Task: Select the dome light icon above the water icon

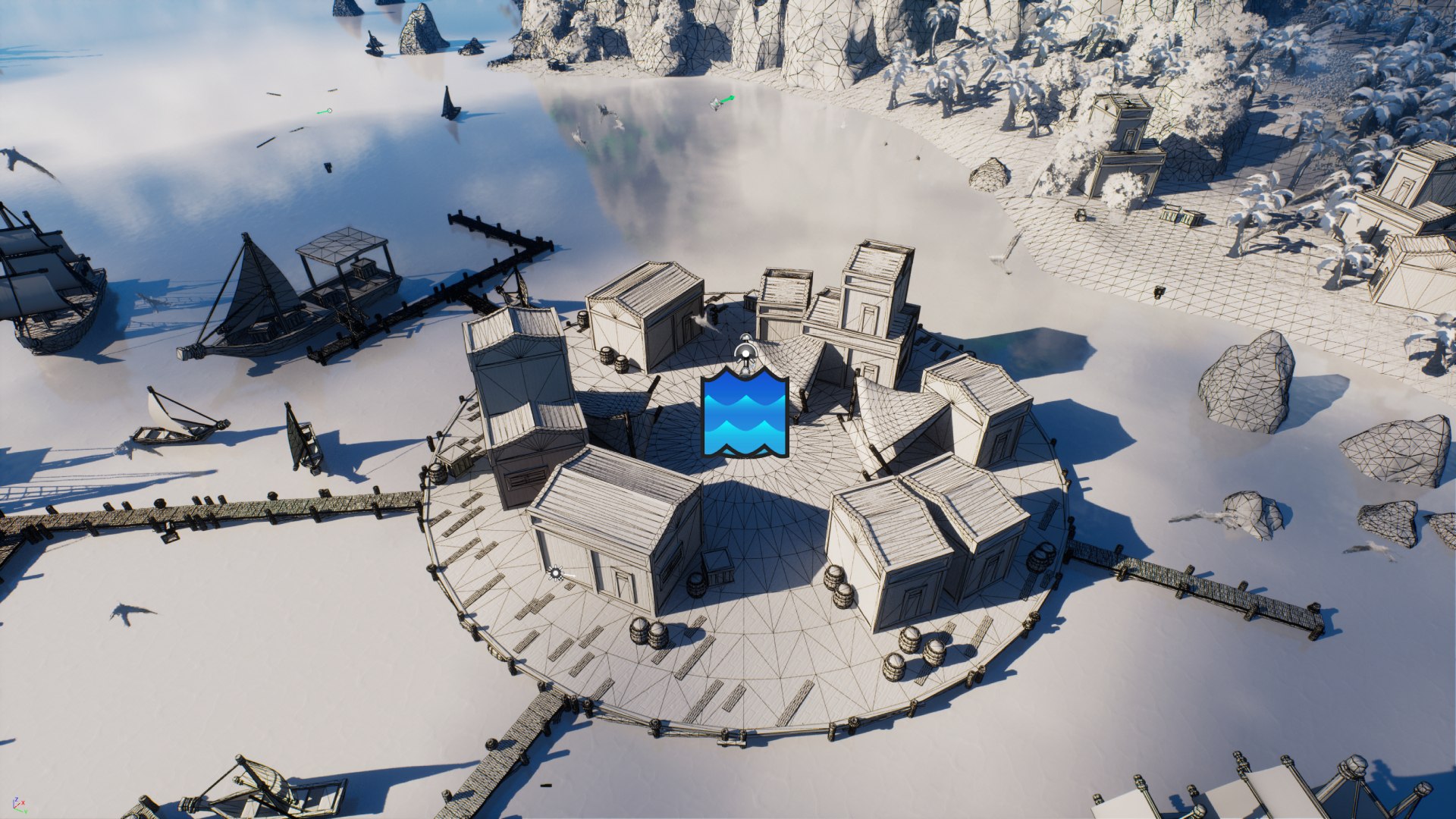Action: click(x=746, y=352)
